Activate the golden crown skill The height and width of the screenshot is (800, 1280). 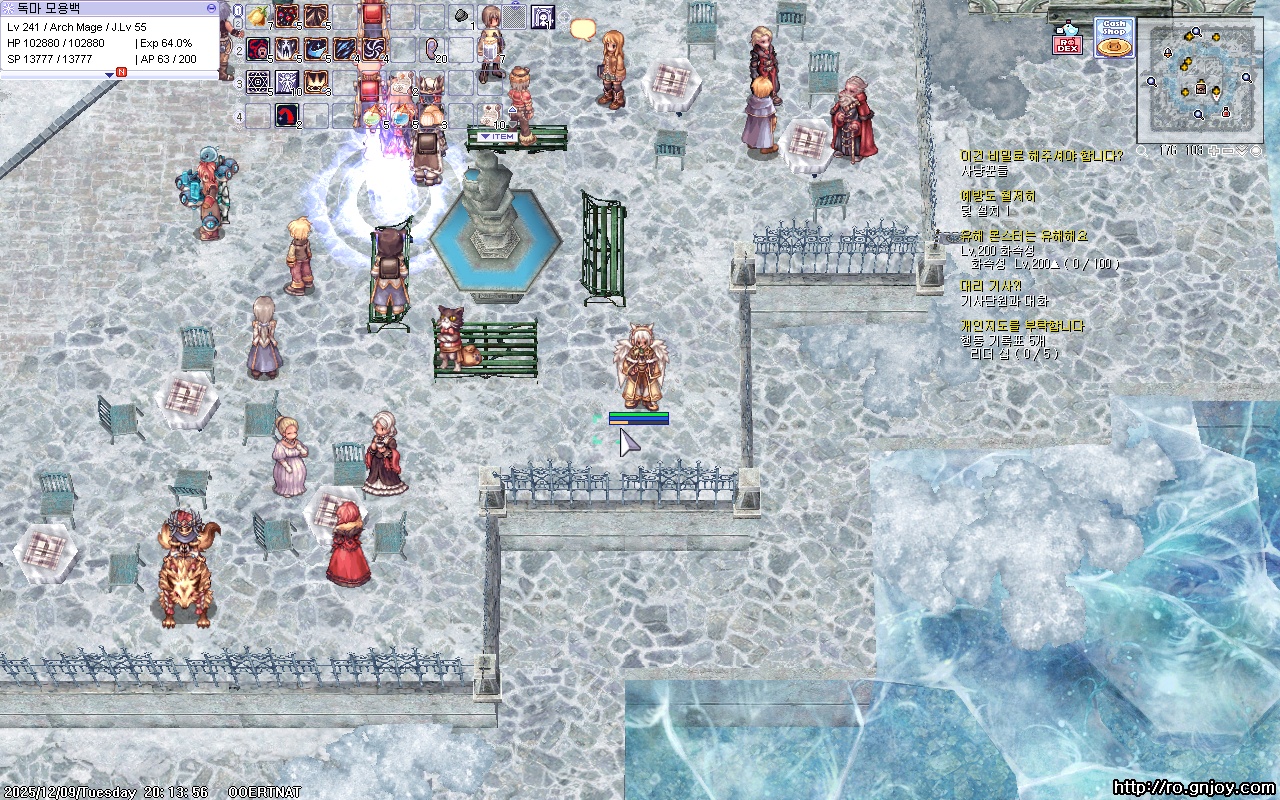pyautogui.click(x=316, y=82)
